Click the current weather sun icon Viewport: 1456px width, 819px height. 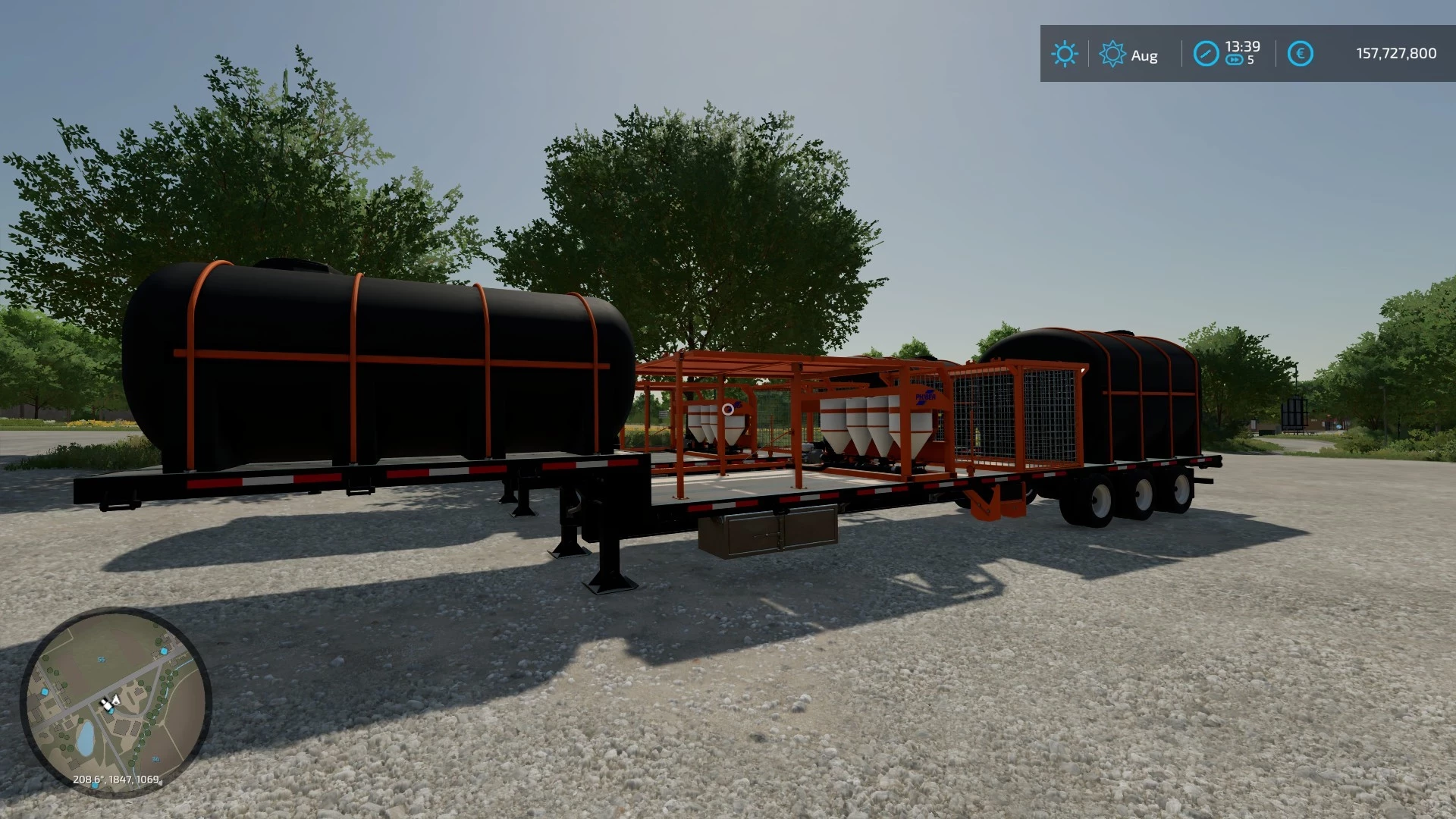coord(1065,52)
